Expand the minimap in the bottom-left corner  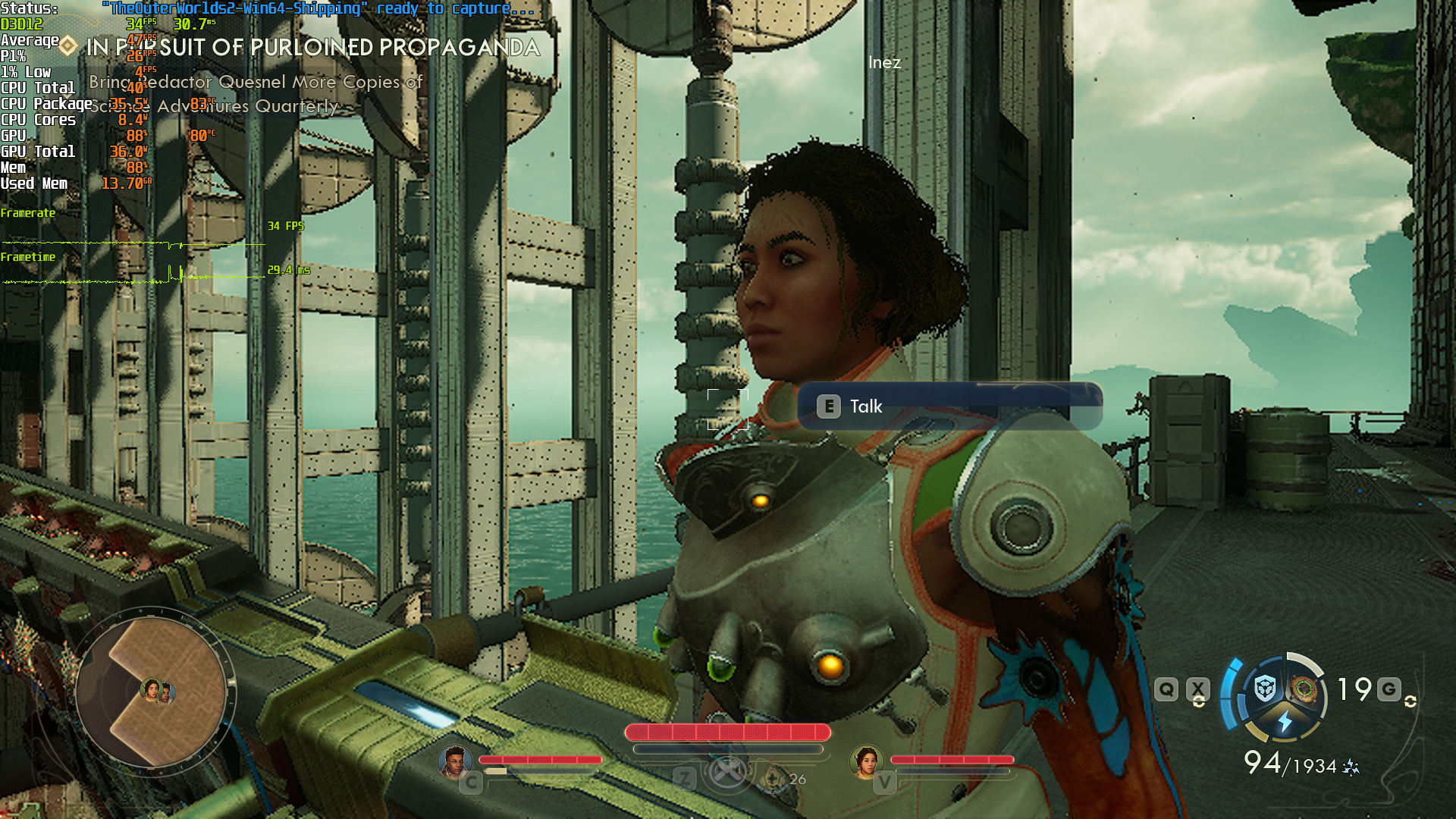(155, 690)
